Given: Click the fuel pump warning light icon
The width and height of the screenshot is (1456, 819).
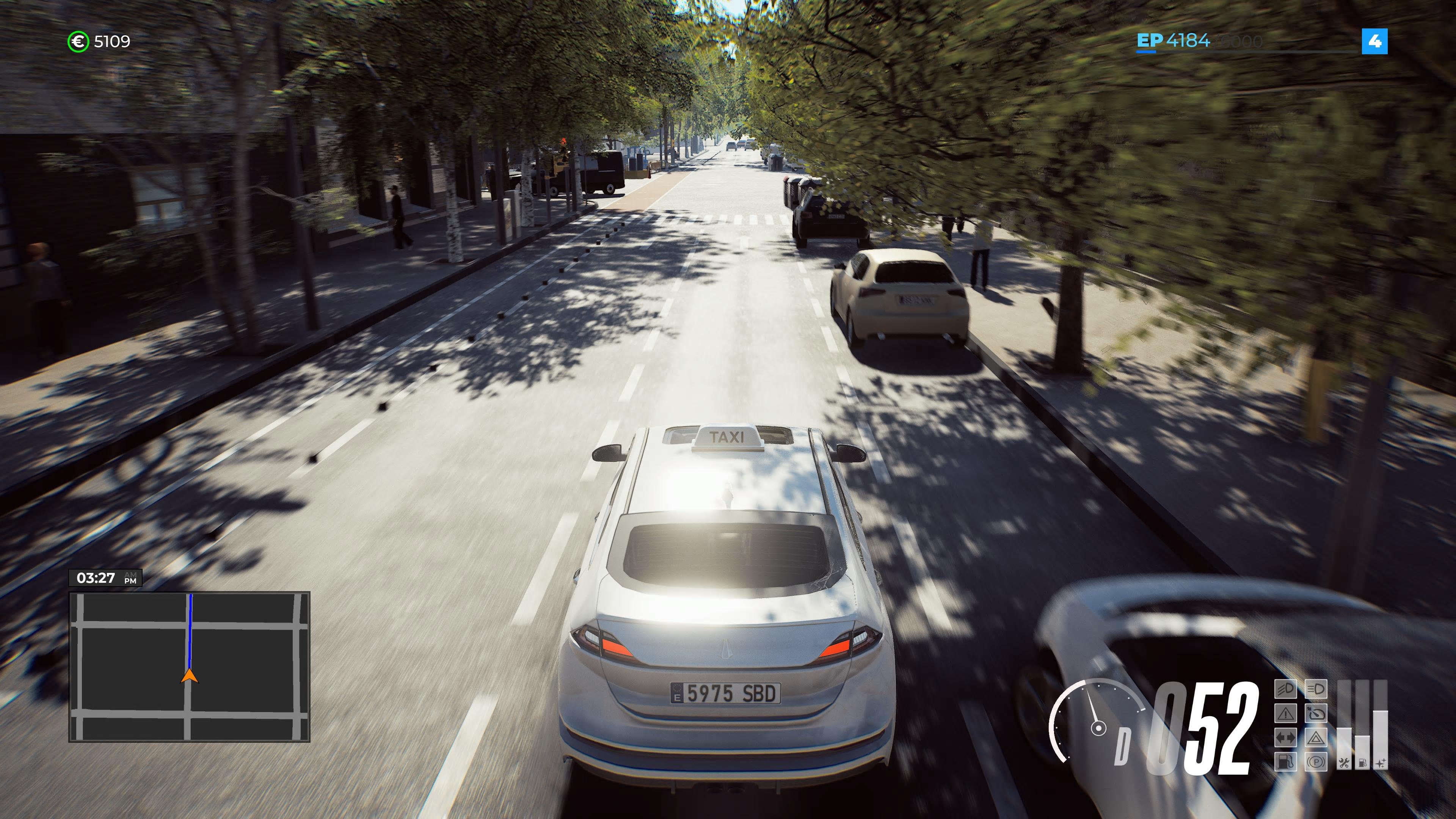Looking at the screenshot, I should coord(1286,762).
